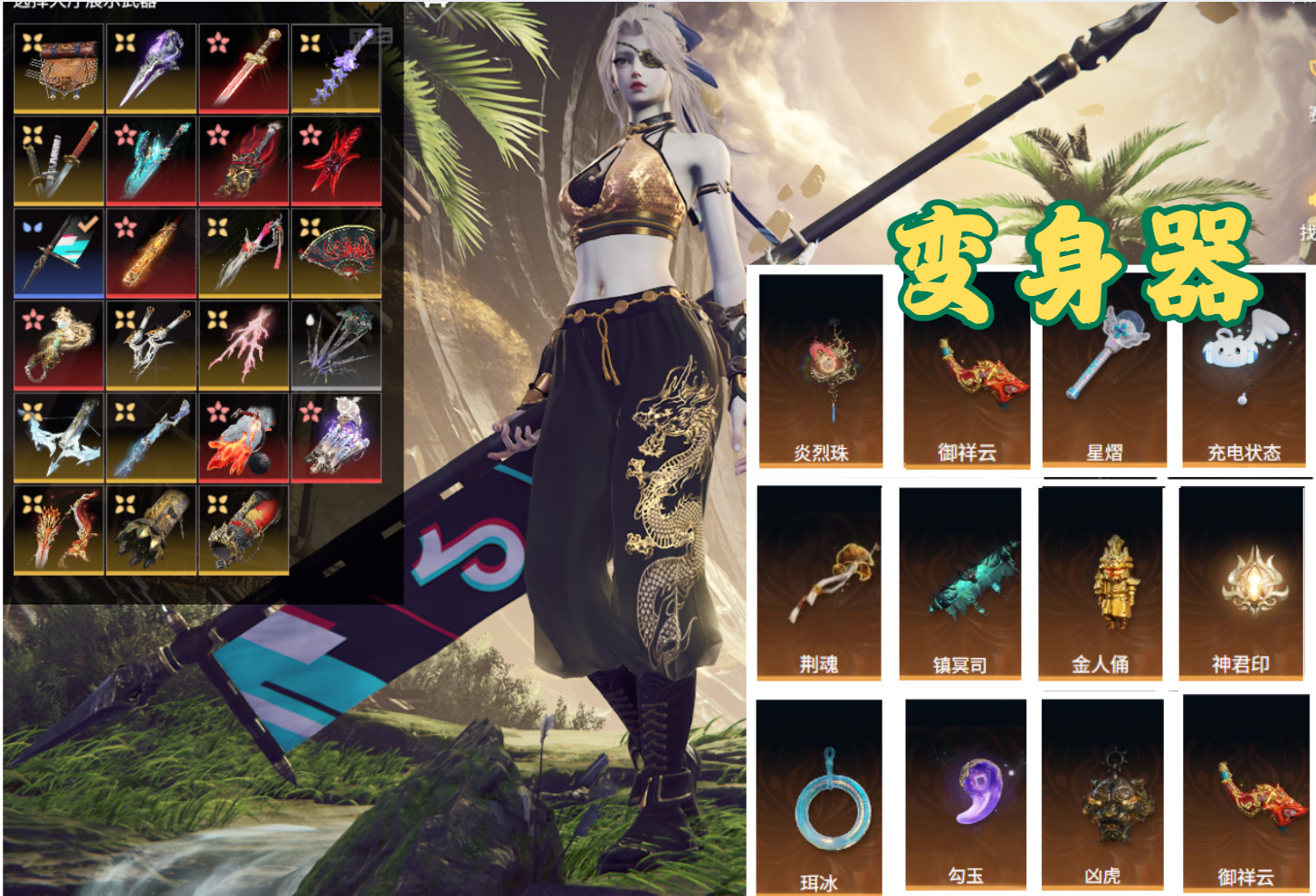
Task: Pick the 珥冰 ice ring card
Action: (819, 796)
